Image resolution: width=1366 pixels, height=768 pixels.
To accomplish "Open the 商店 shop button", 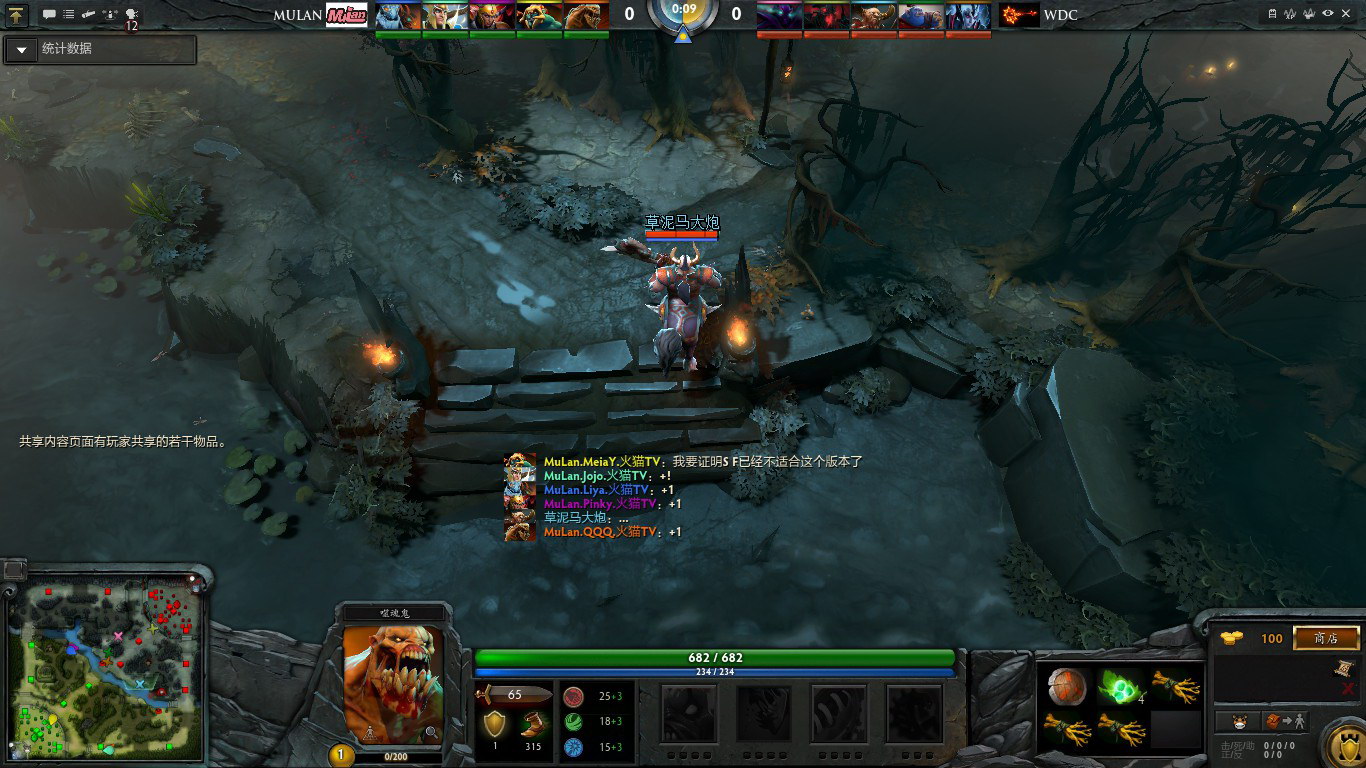I will click(1326, 638).
